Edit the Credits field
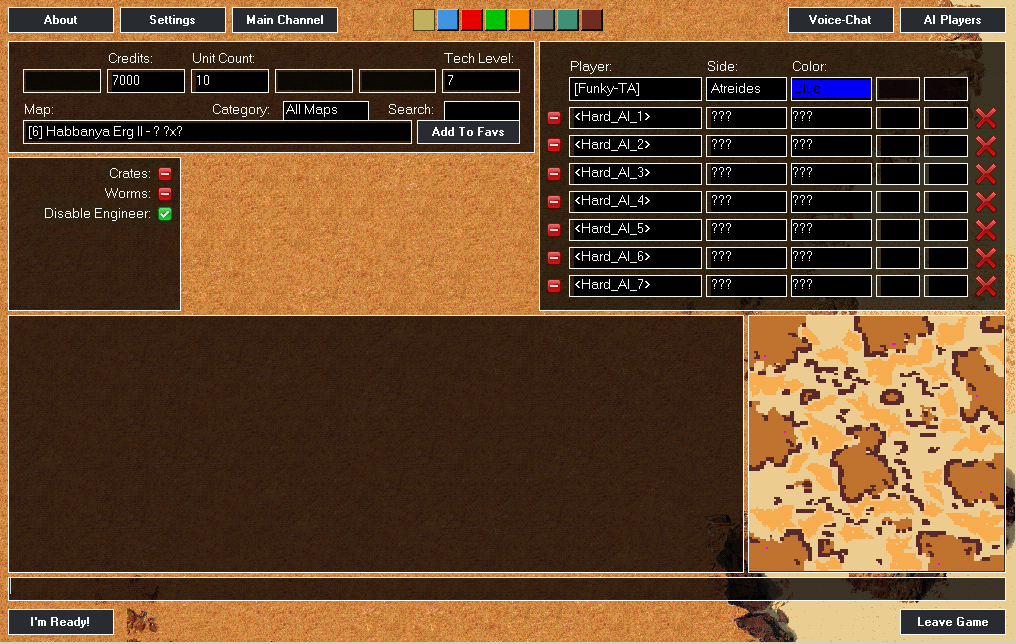Screen dimensions: 1016x644 146,81
